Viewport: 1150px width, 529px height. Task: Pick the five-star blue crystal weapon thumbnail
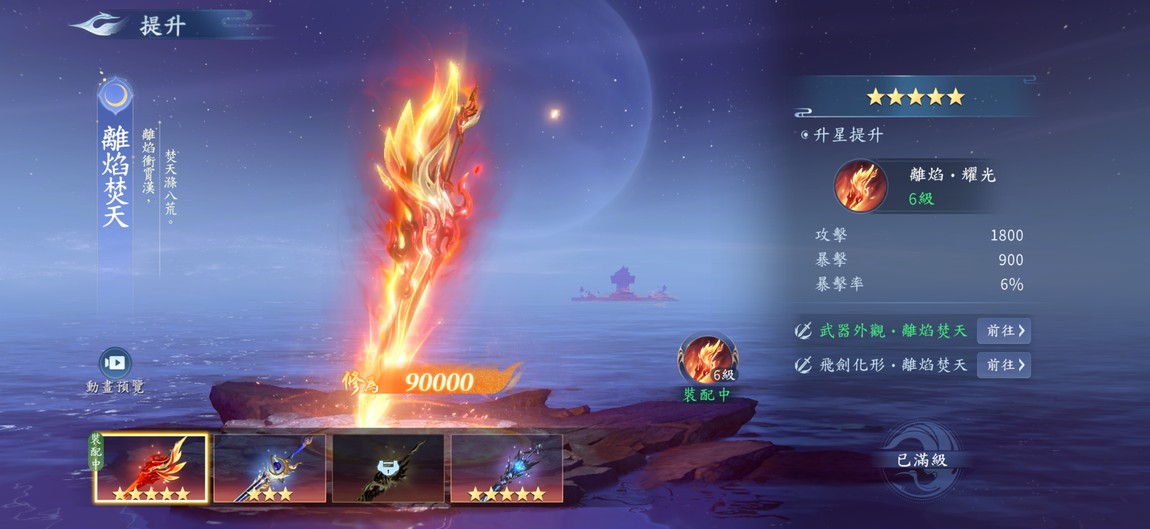(506, 468)
